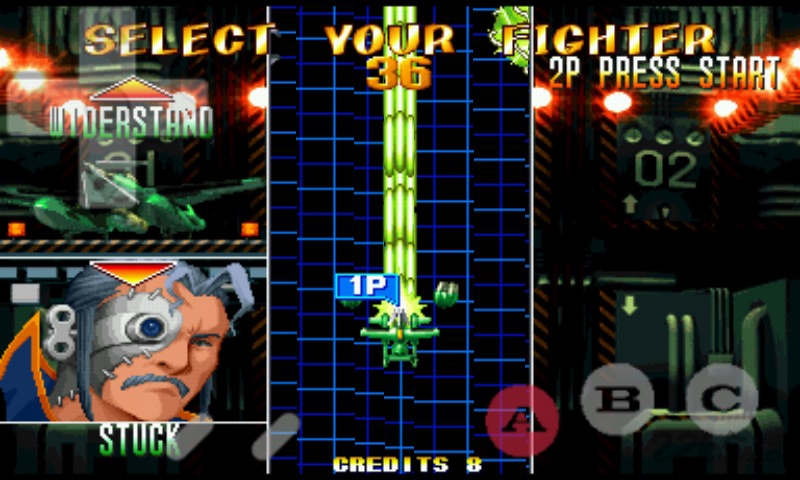The width and height of the screenshot is (800, 480).
Task: Tap the grey C button
Action: [721, 399]
